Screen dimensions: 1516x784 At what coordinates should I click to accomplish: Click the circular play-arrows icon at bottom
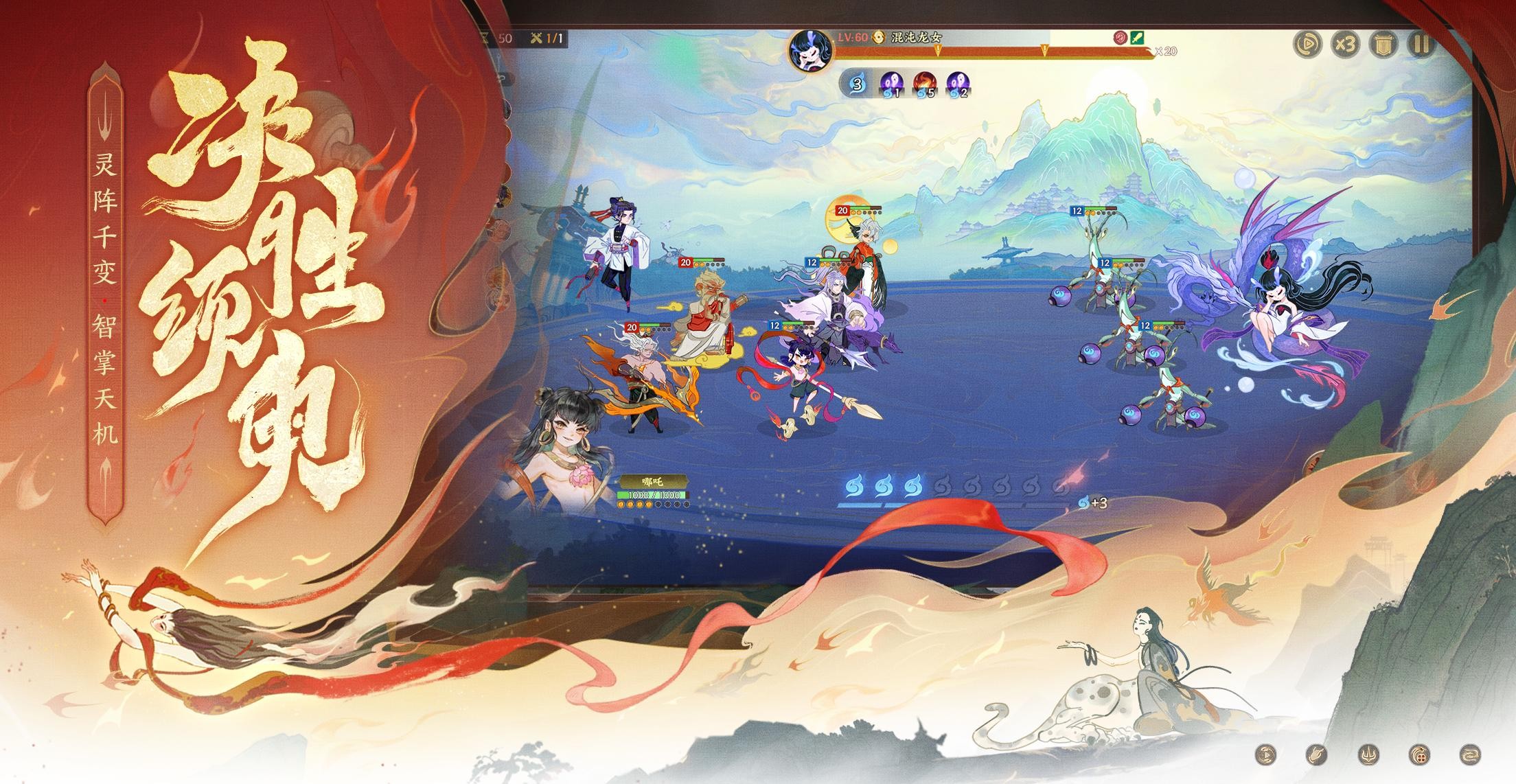tap(1265, 754)
